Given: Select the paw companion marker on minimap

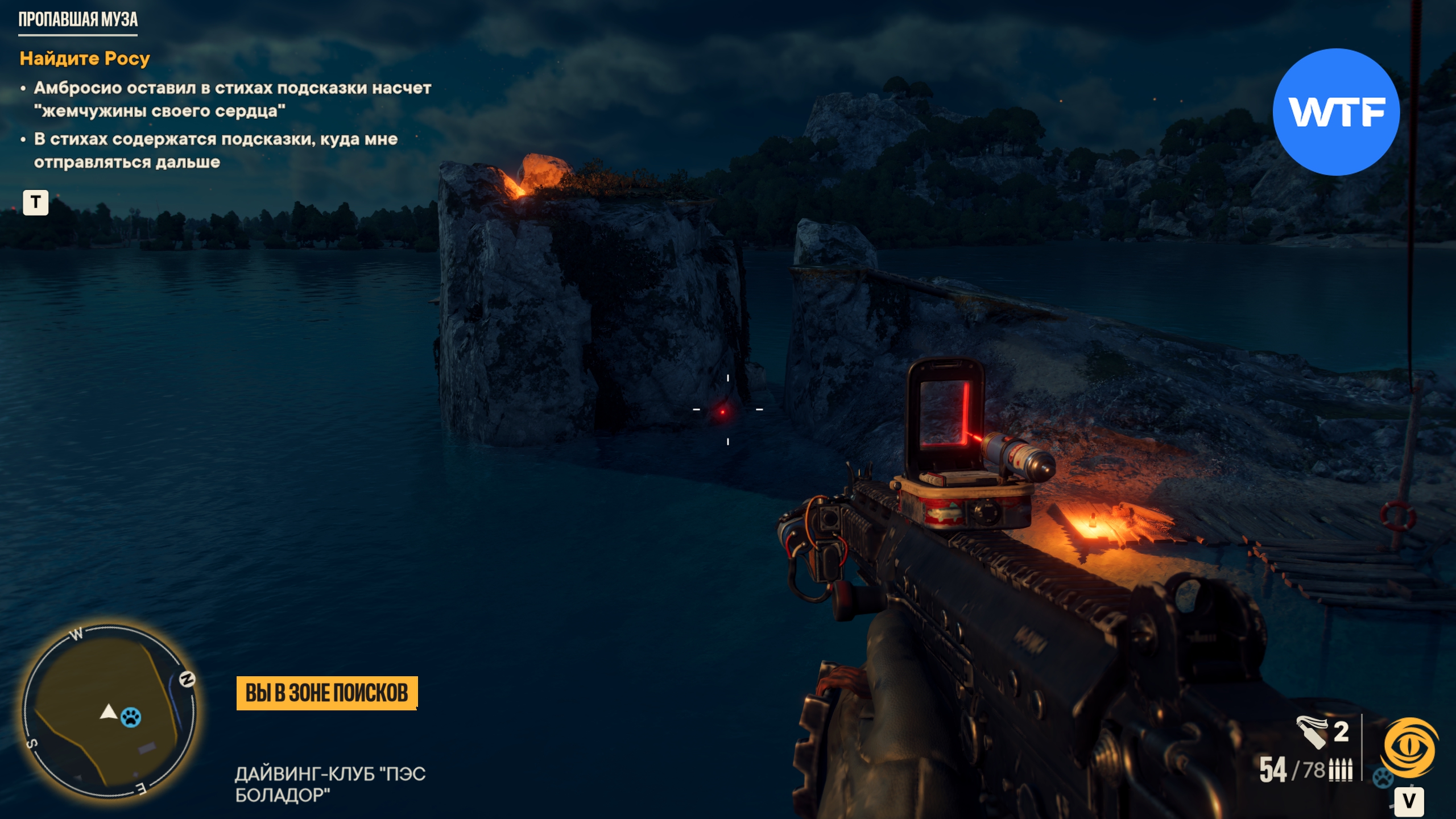Looking at the screenshot, I should point(131,717).
